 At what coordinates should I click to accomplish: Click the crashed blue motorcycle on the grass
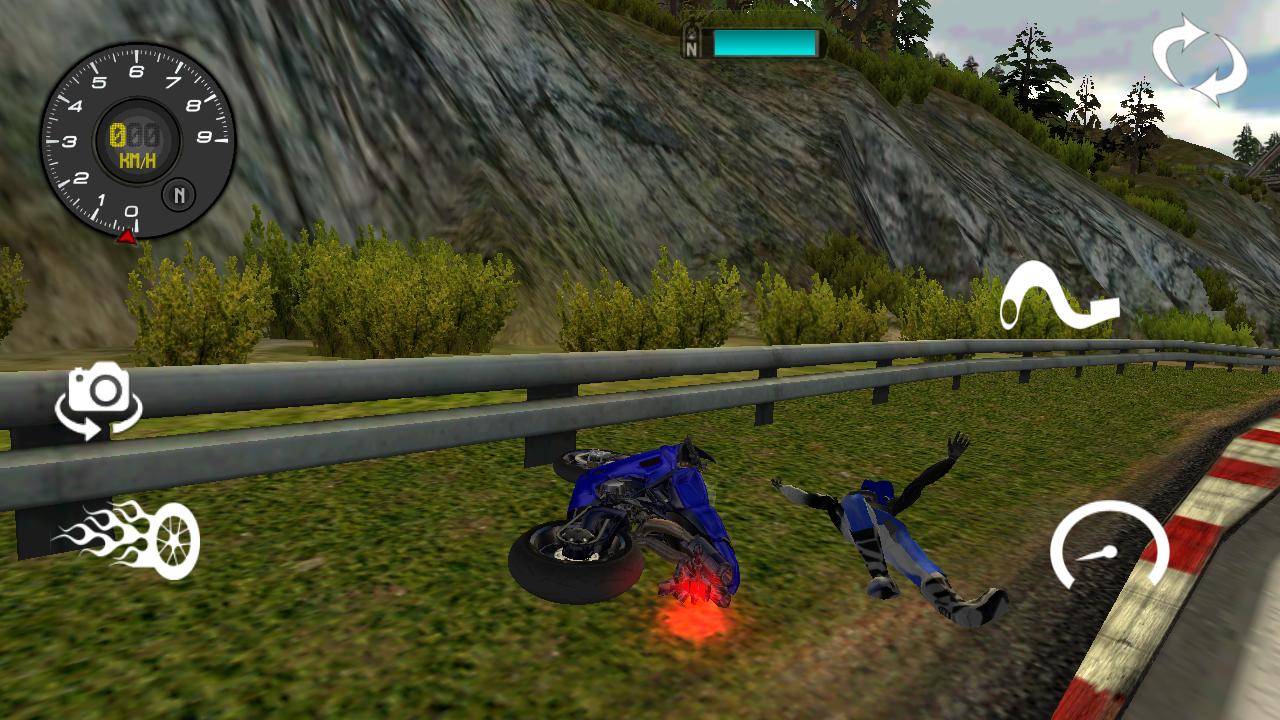[x=640, y=520]
